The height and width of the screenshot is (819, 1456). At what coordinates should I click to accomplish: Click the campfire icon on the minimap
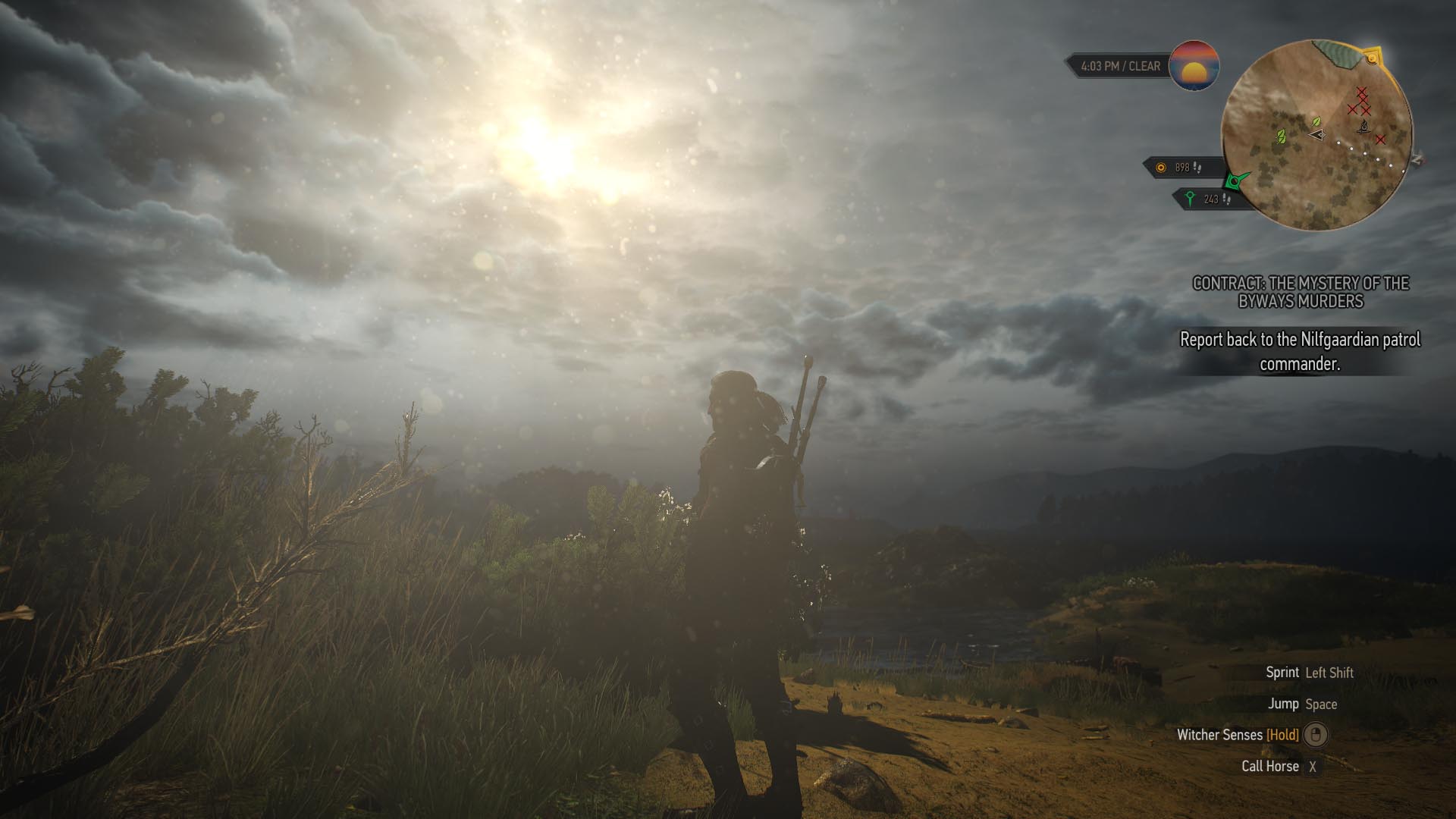click(x=1363, y=127)
